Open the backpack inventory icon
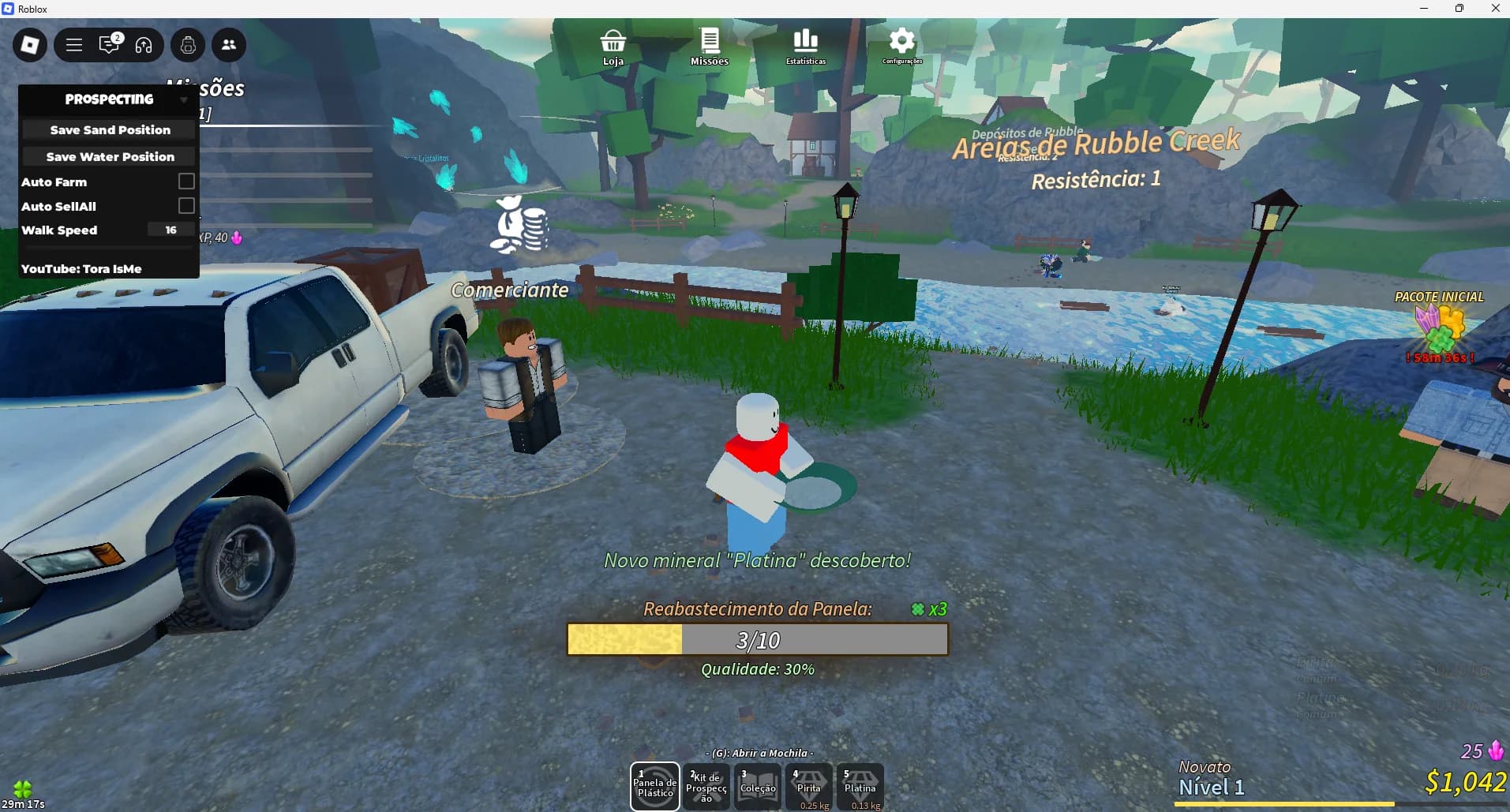The image size is (1510, 812). 187,45
